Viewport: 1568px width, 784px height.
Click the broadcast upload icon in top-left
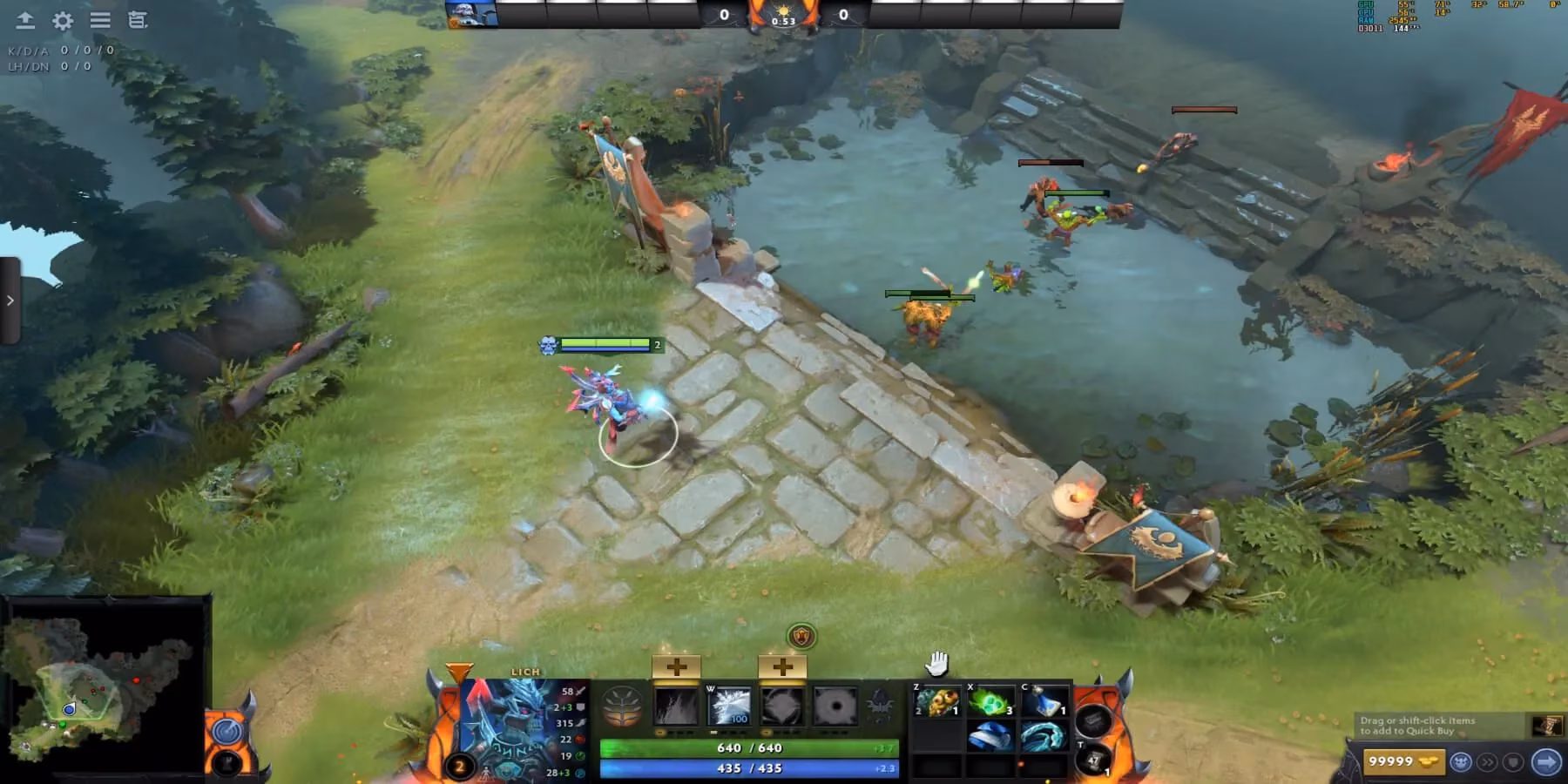pos(24,20)
